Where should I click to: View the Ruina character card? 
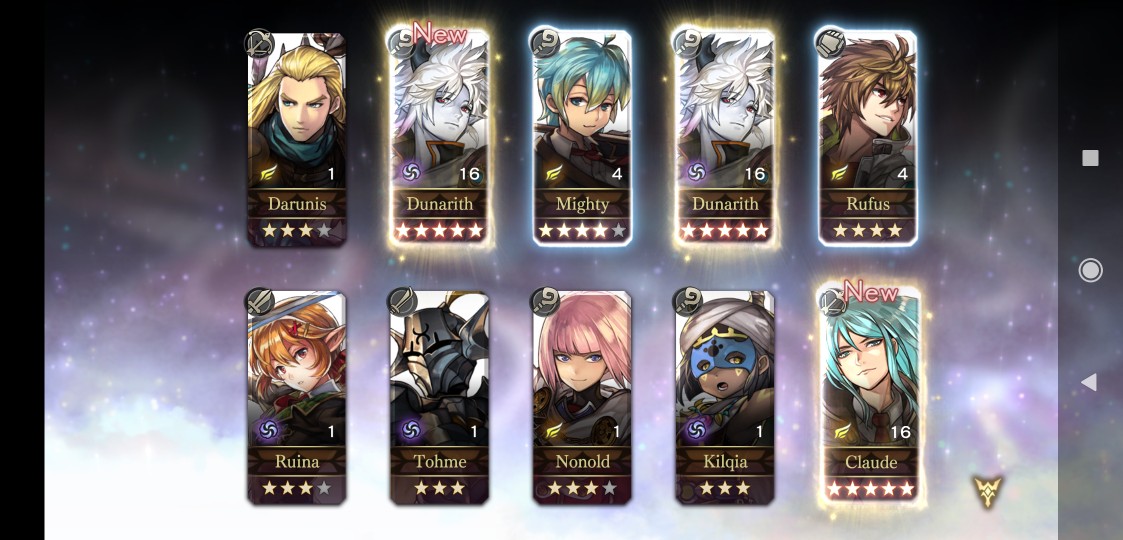pyautogui.click(x=297, y=397)
